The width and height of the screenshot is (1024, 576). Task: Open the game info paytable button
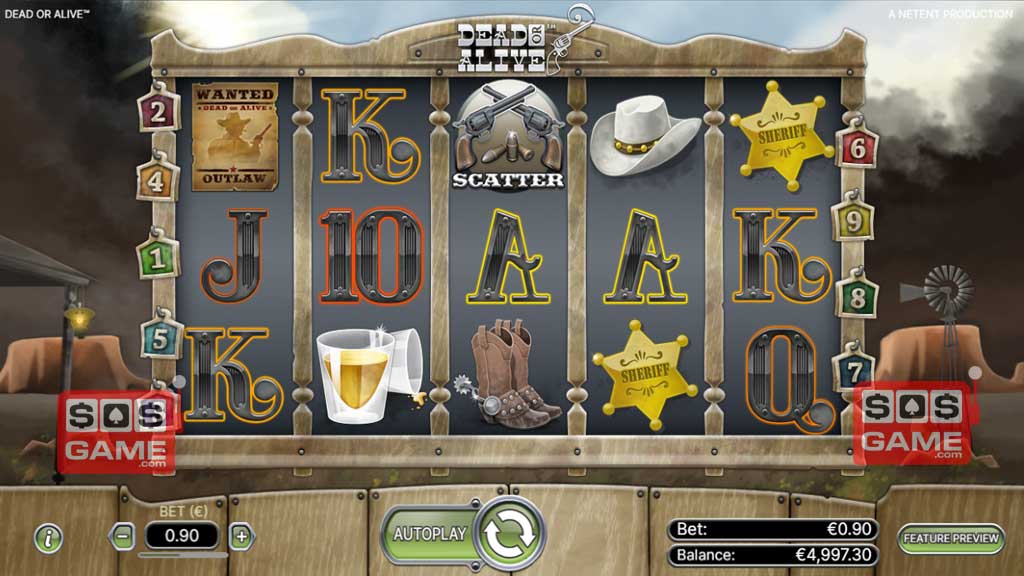(48, 538)
